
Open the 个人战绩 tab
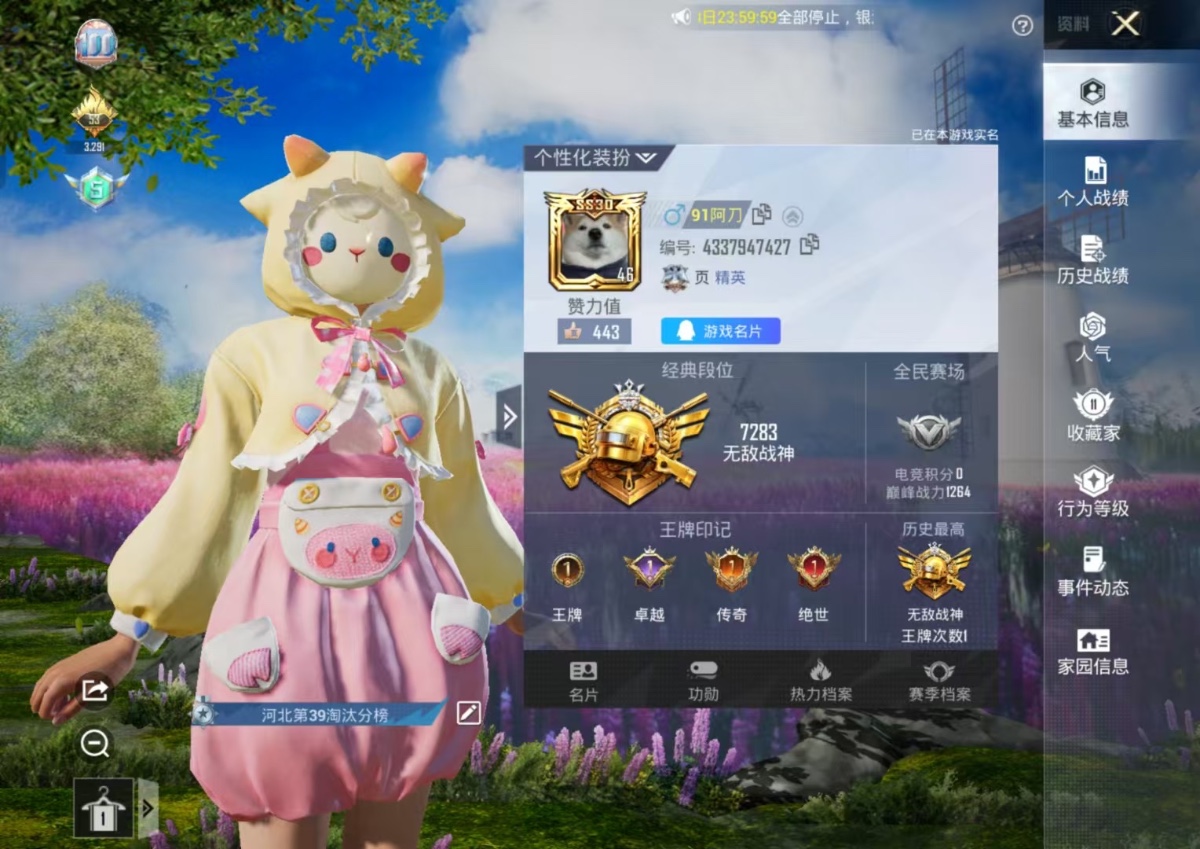tap(1093, 182)
